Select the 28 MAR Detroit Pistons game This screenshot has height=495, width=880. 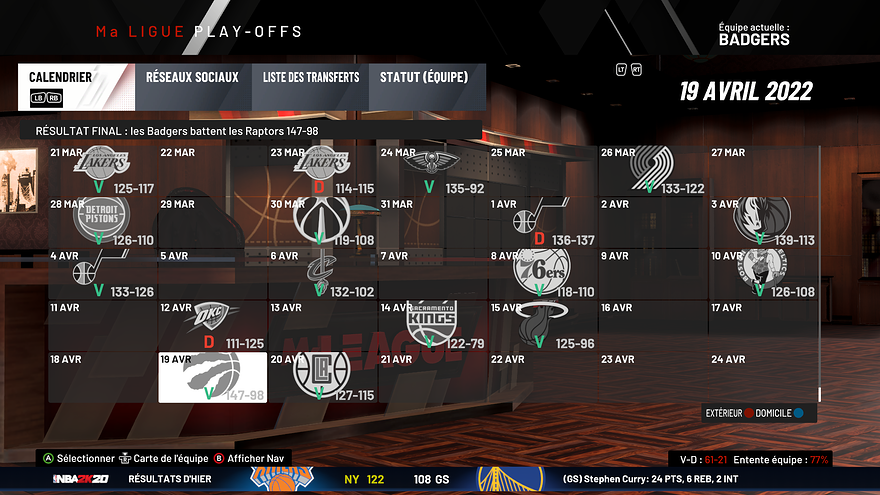click(x=103, y=222)
